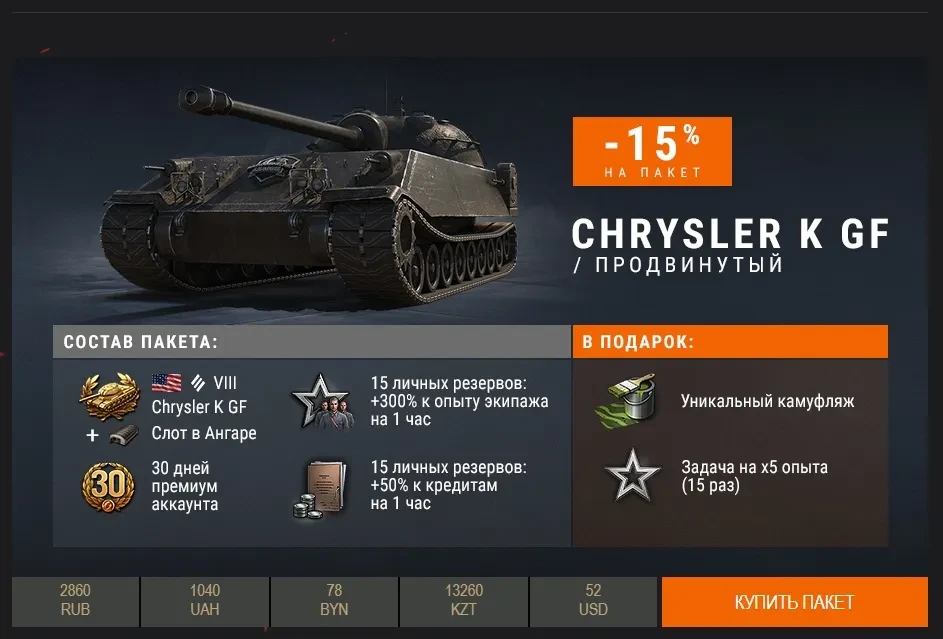This screenshot has height=639, width=943.
Task: Select the RUB price option
Action: [75, 601]
